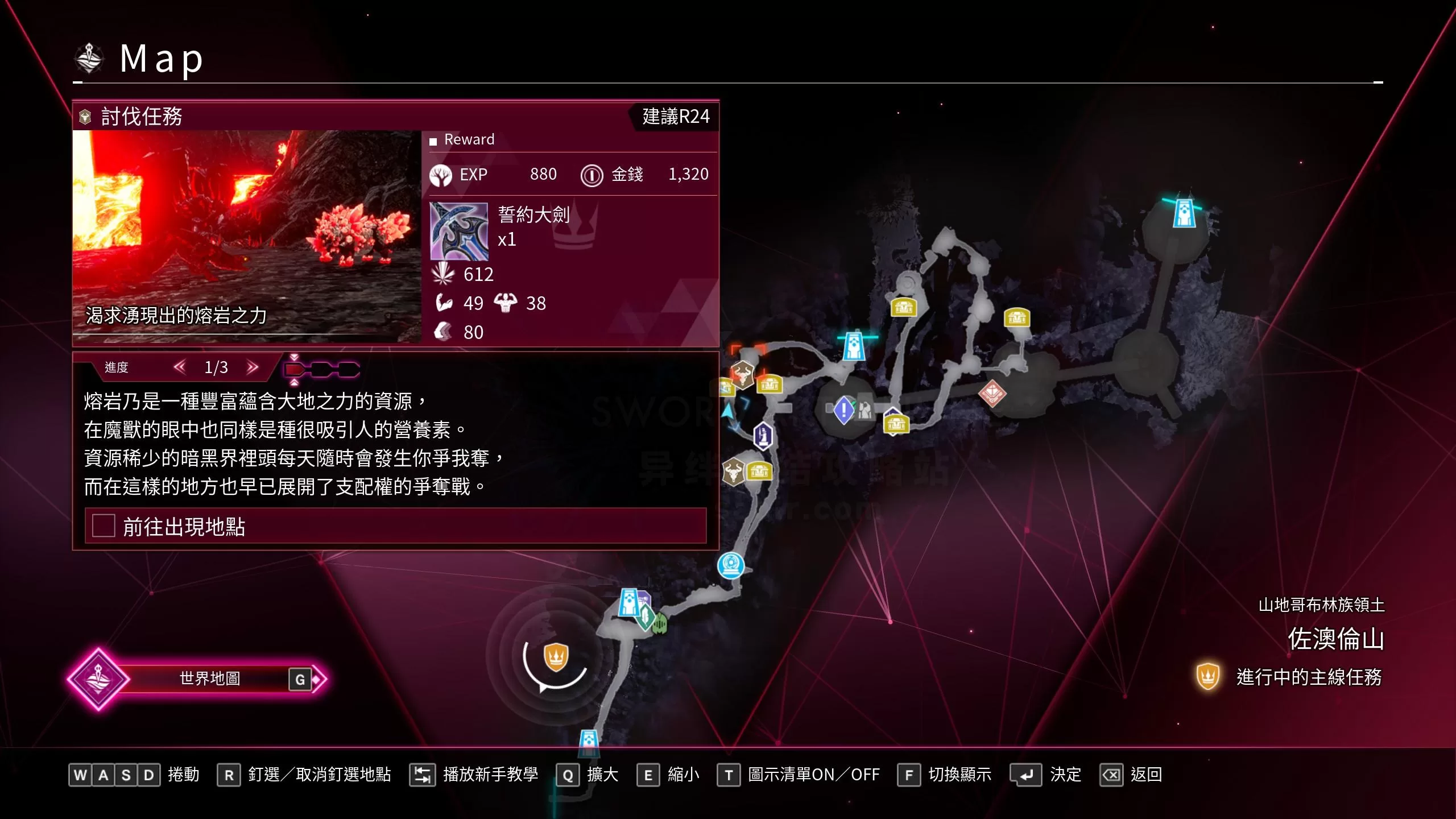This screenshot has height=819, width=1456.
Task: Select the red diamond marker on the map
Action: [992, 393]
